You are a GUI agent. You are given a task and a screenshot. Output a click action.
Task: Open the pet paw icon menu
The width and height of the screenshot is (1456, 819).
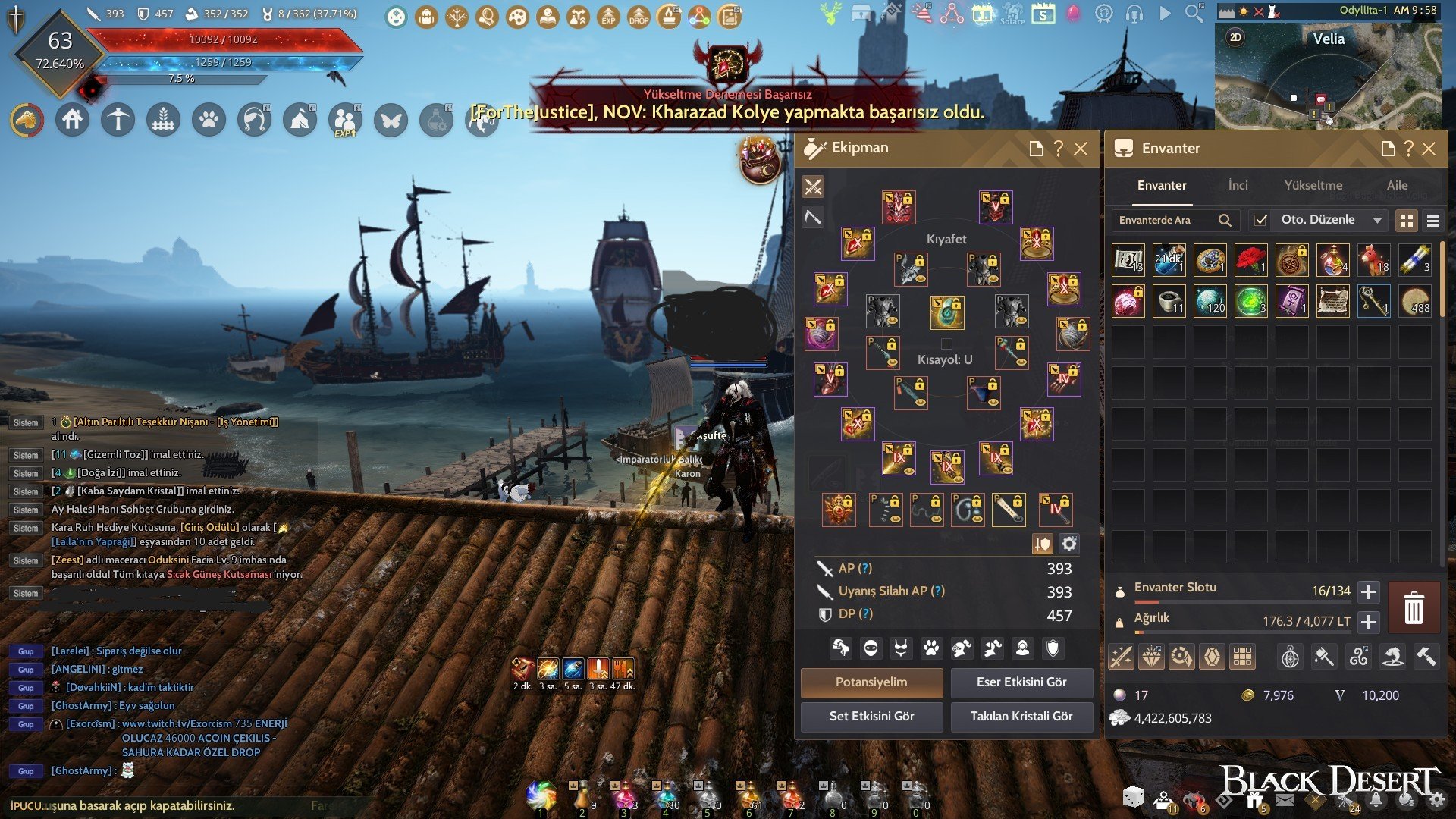tap(209, 120)
